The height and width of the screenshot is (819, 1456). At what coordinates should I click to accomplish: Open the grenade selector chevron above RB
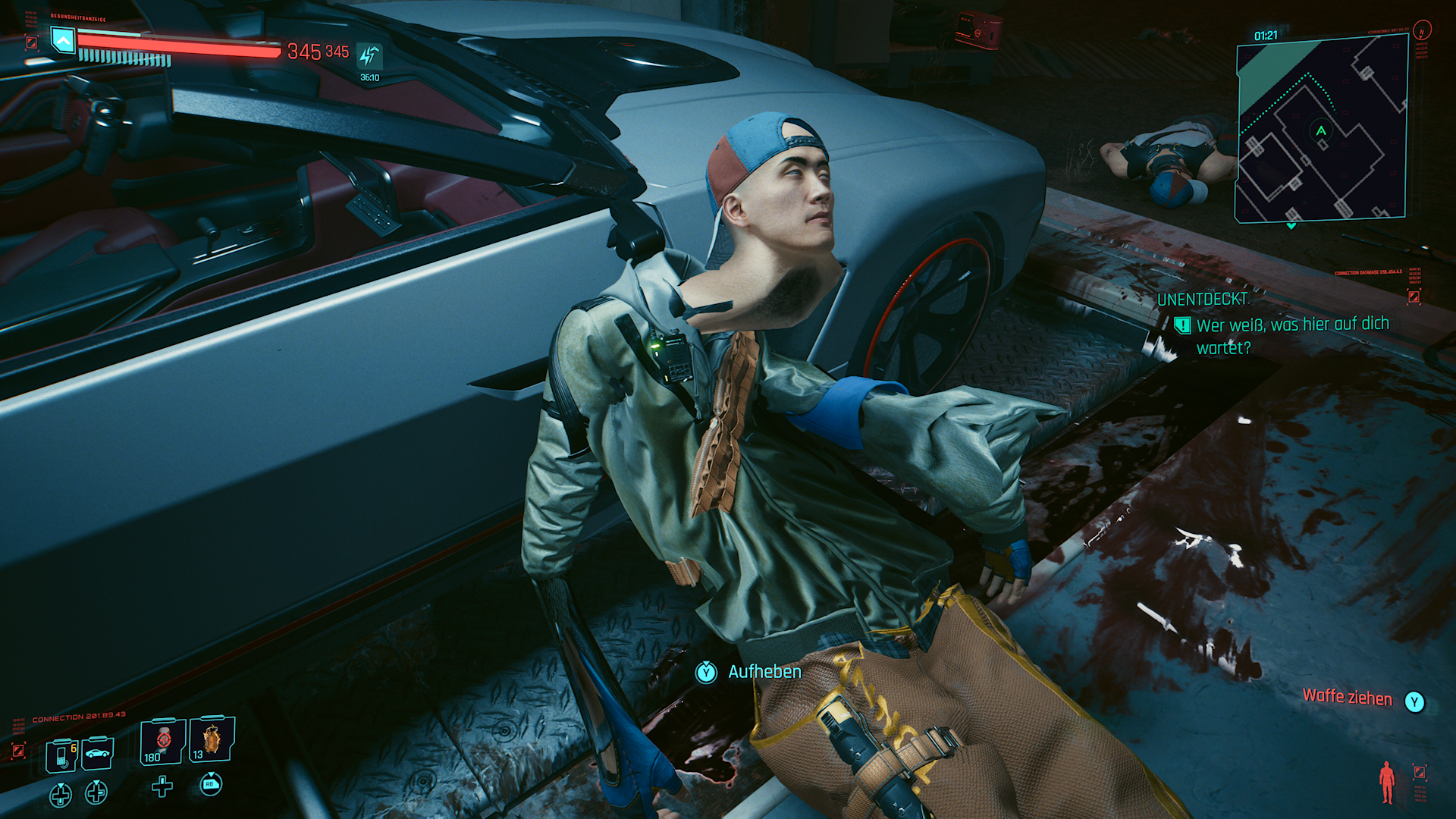[x=211, y=773]
